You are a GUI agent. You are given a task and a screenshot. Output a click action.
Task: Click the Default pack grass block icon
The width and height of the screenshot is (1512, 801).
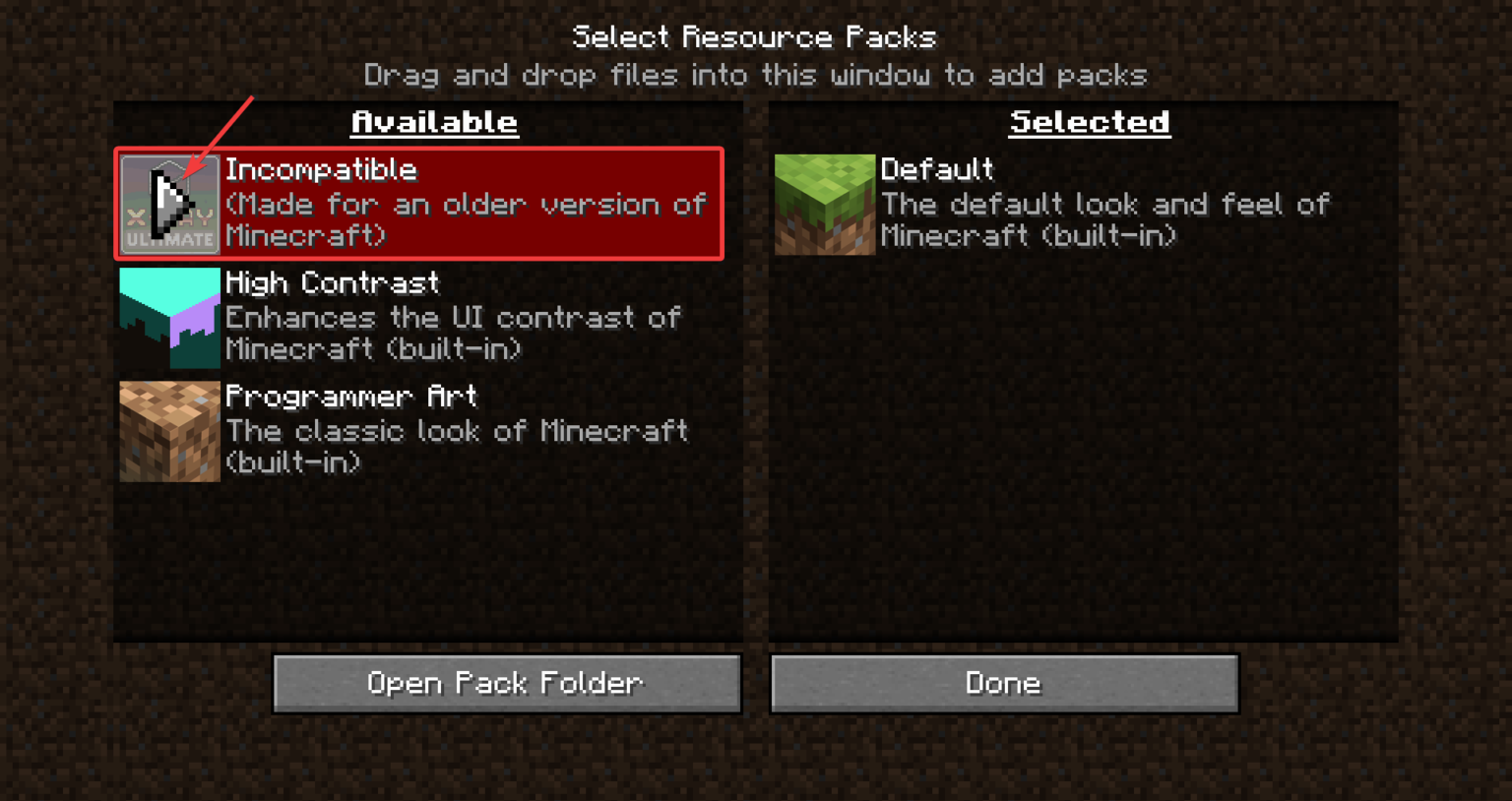point(824,204)
